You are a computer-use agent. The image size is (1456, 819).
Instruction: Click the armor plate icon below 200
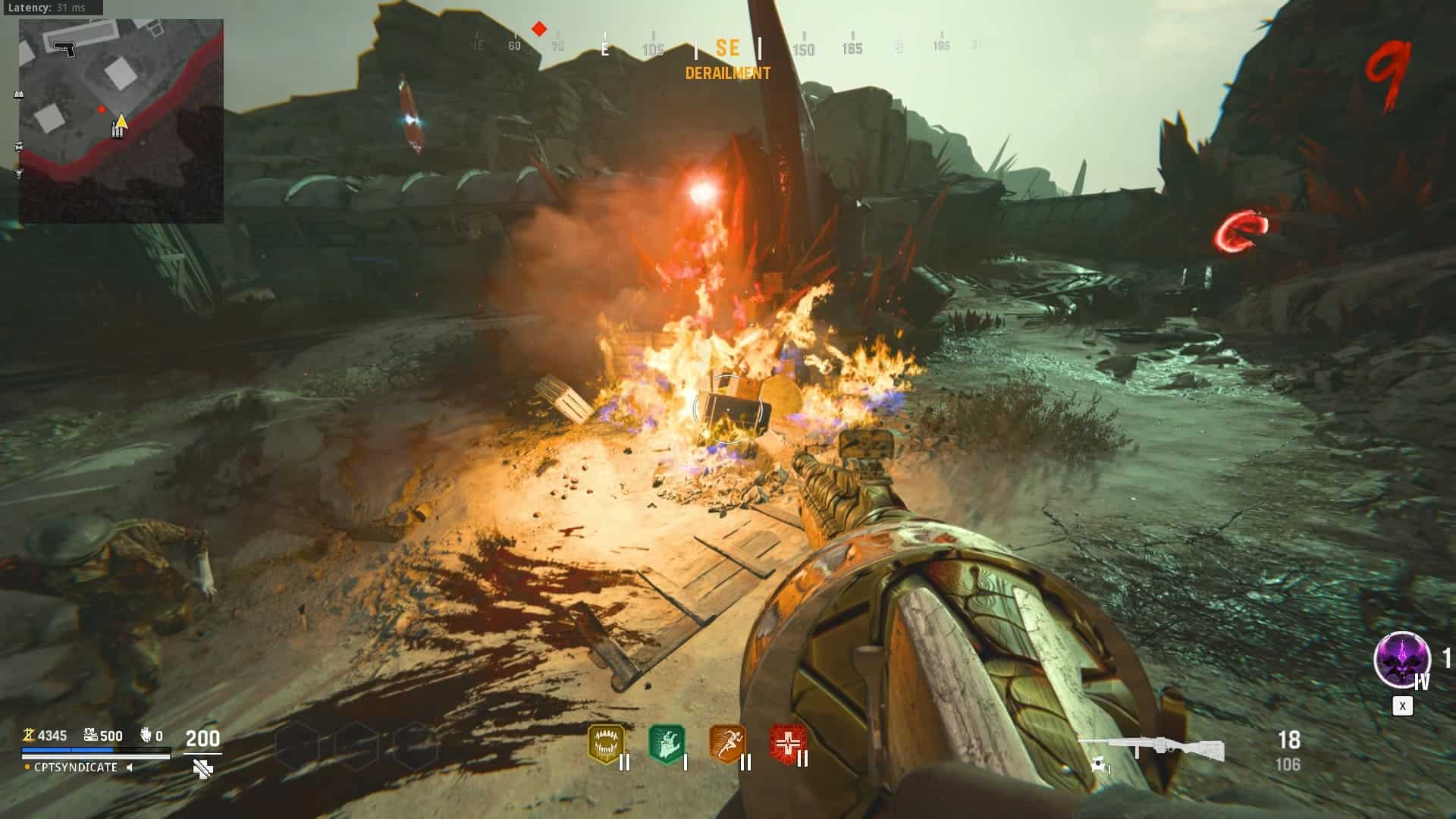coord(202,770)
